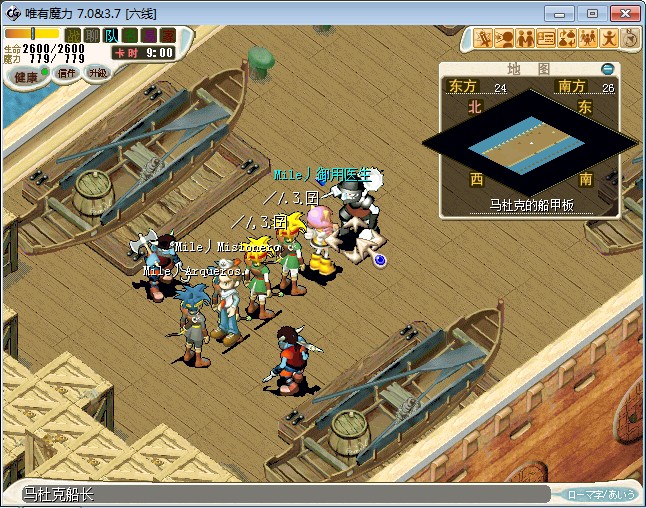Screen dimensions: 646x508
Task: Open the family group icon
Action: [x=587, y=39]
